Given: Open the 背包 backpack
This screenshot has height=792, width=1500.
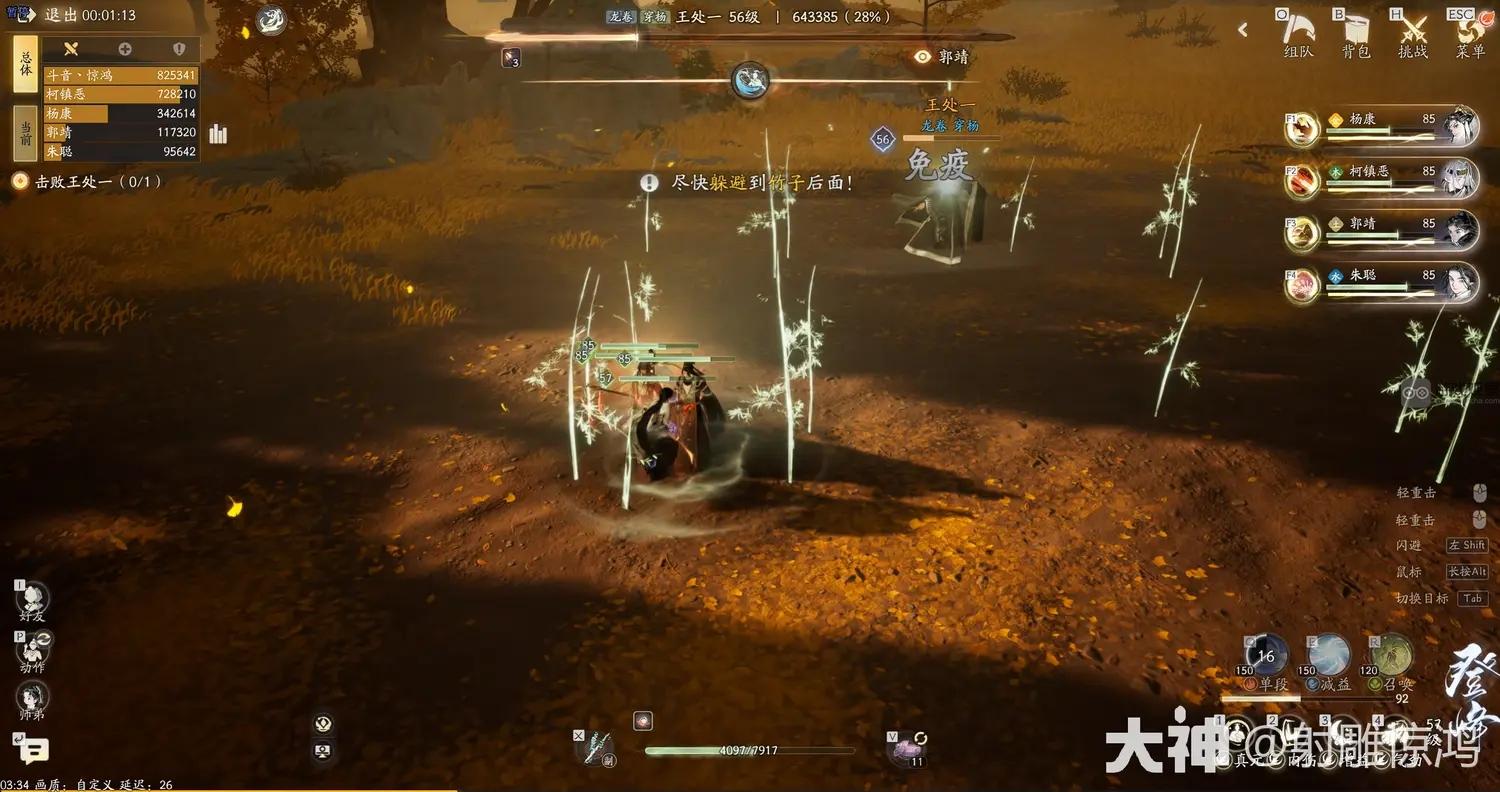Looking at the screenshot, I should [x=1355, y=34].
